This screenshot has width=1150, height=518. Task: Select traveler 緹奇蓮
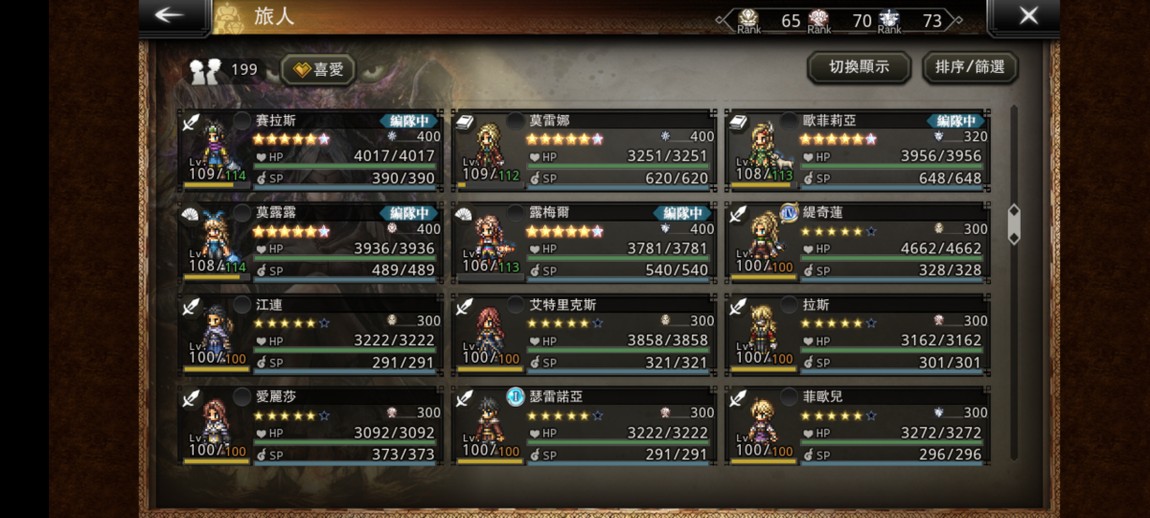click(x=857, y=242)
